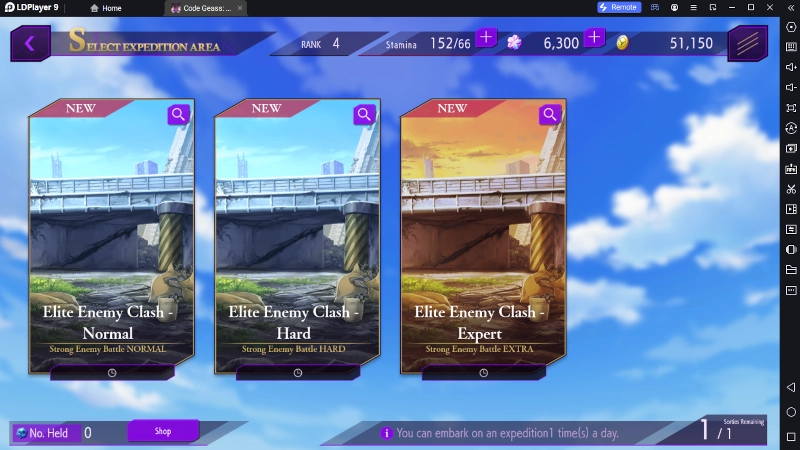View Hard card details via magnifier icon
Screen dimensions: 800x450
click(365, 114)
